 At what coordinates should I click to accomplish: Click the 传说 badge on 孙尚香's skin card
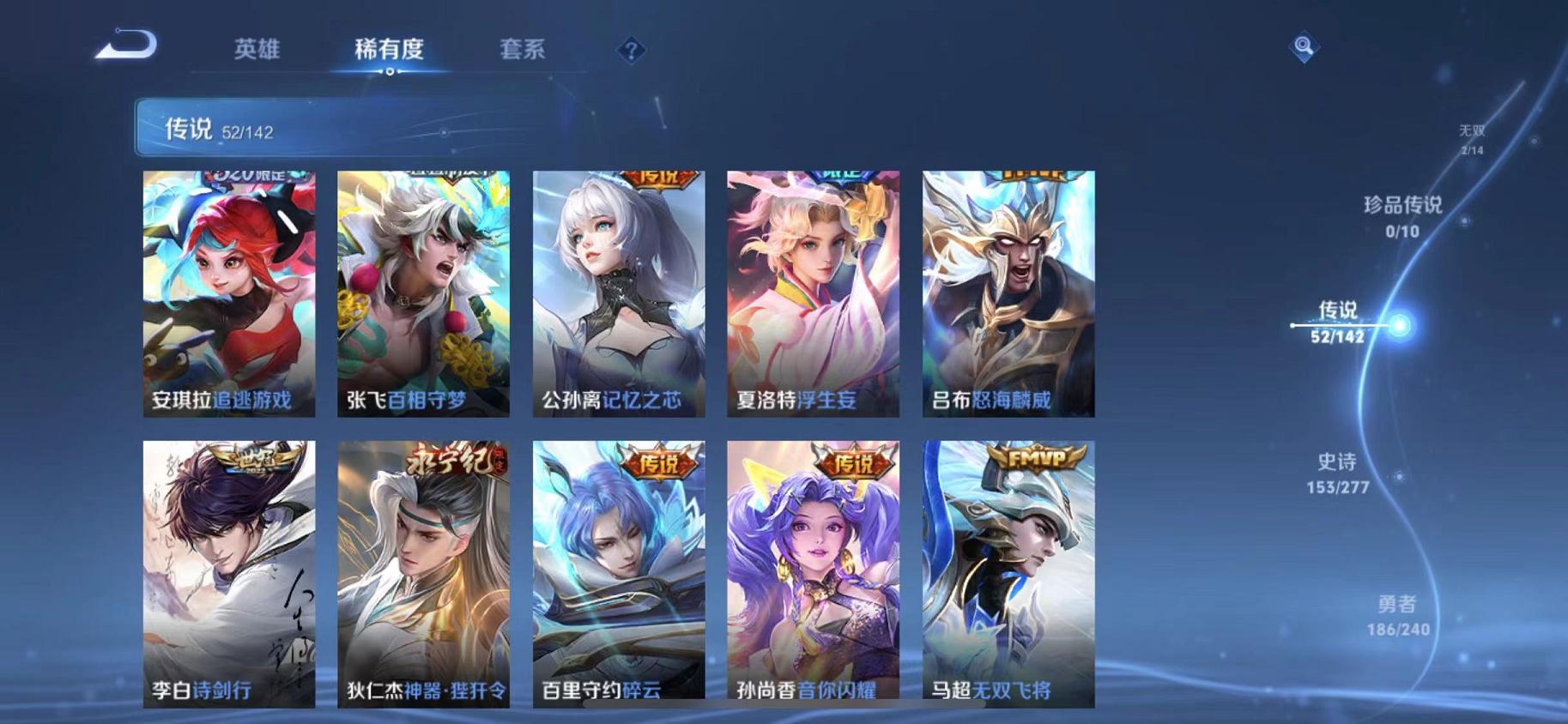pyautogui.click(x=850, y=463)
